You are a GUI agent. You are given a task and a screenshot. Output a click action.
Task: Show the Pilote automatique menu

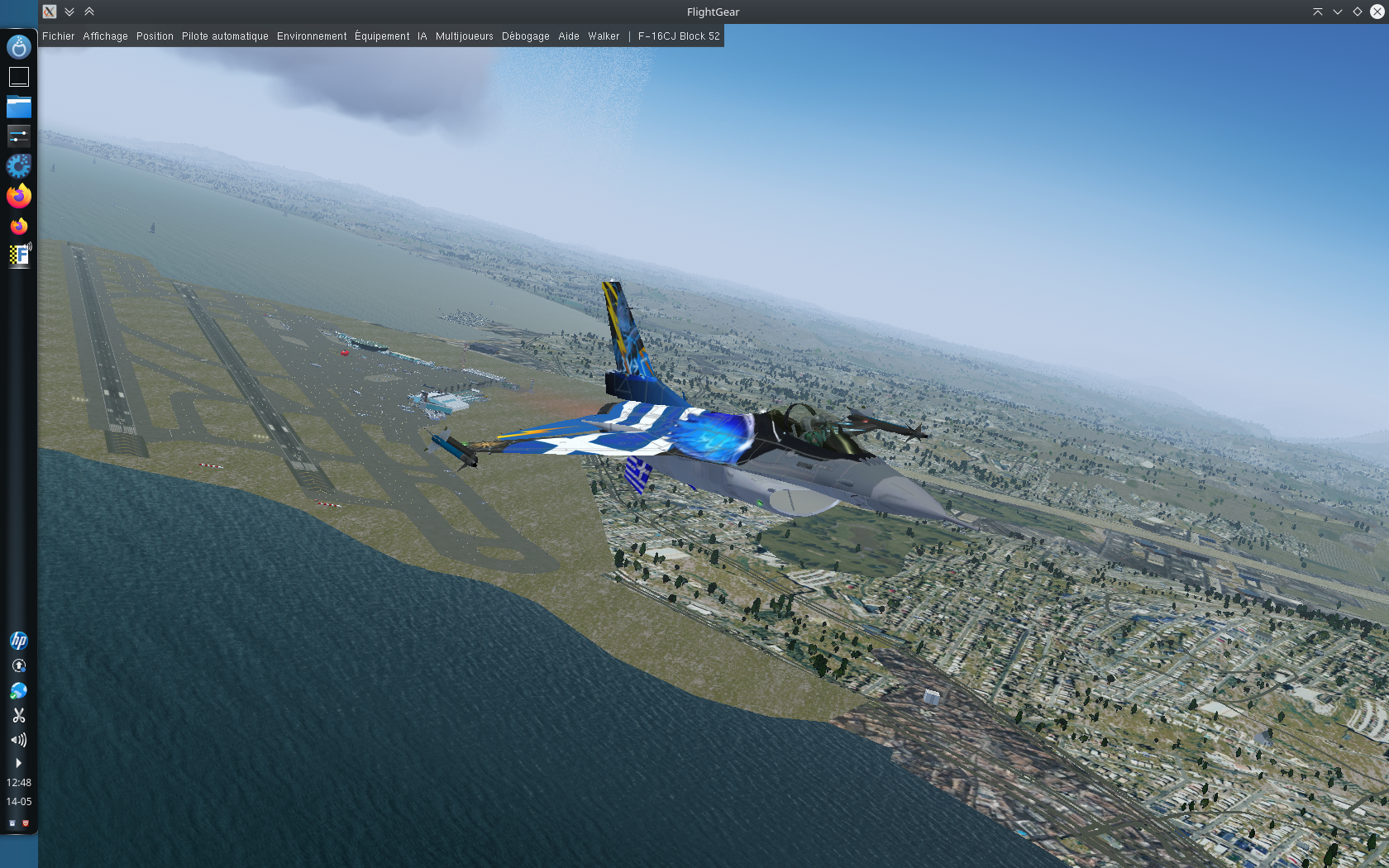tap(225, 36)
